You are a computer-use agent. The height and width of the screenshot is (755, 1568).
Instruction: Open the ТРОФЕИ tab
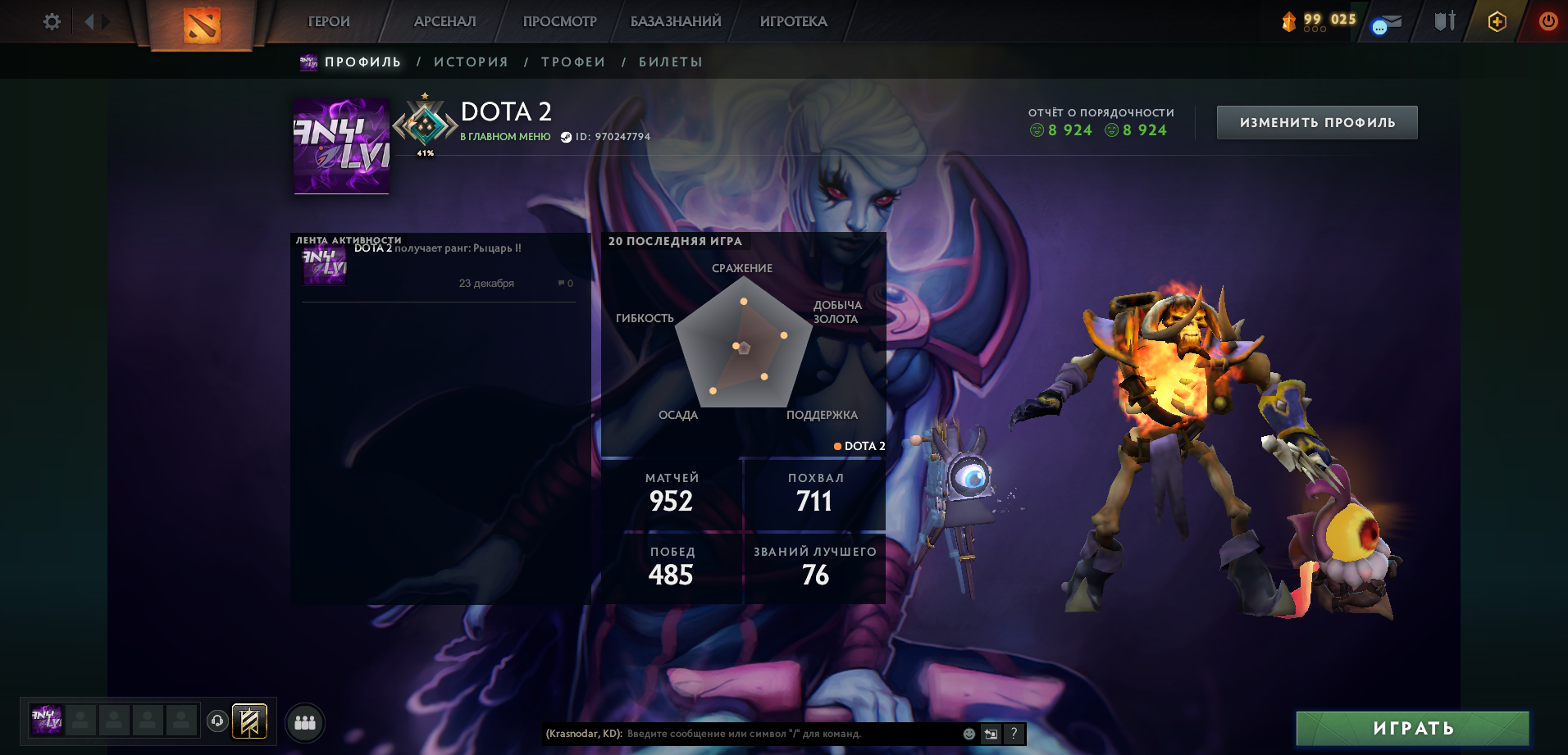click(x=572, y=61)
